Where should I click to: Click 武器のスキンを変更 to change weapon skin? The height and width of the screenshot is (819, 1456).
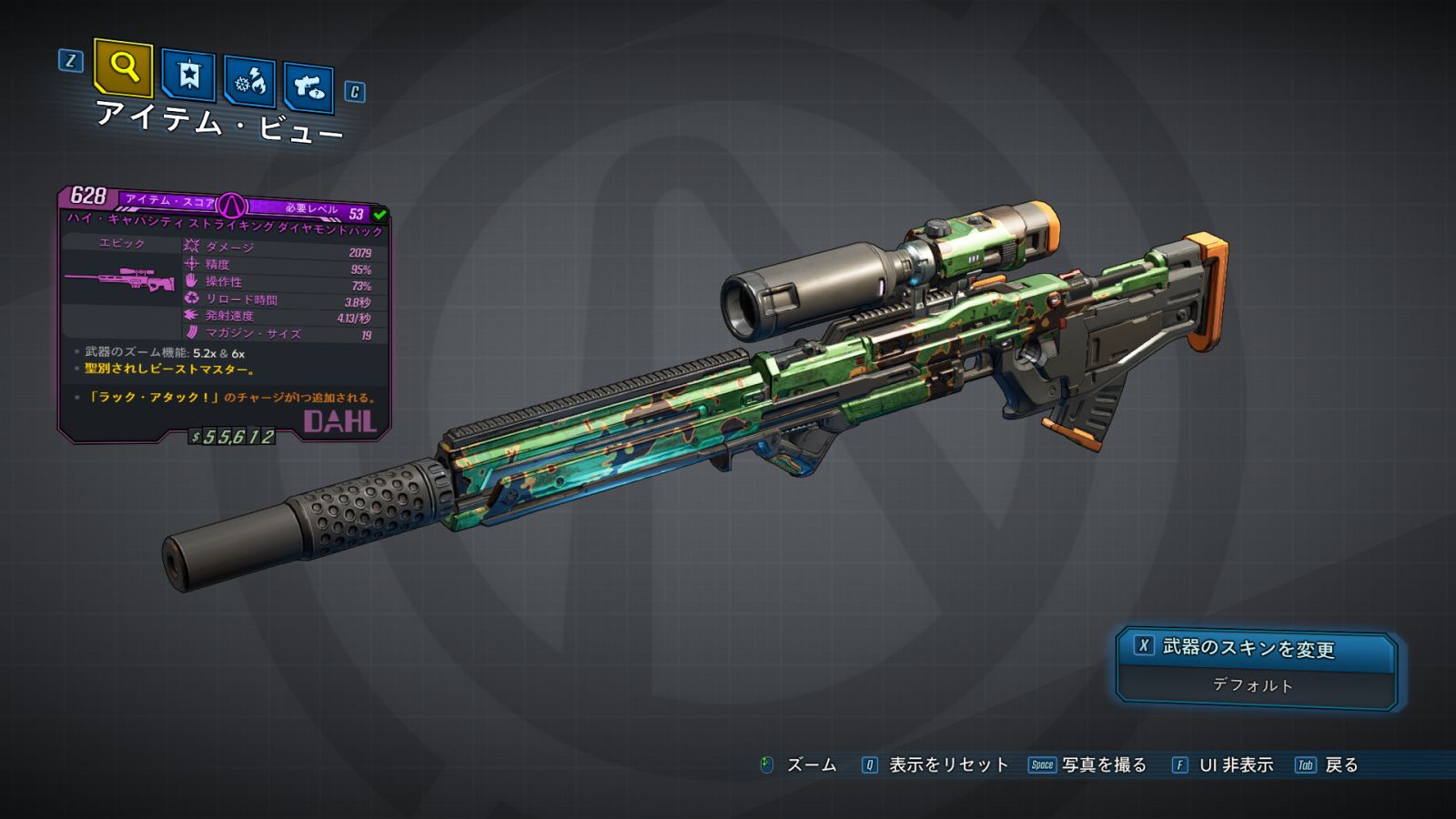tap(1248, 648)
